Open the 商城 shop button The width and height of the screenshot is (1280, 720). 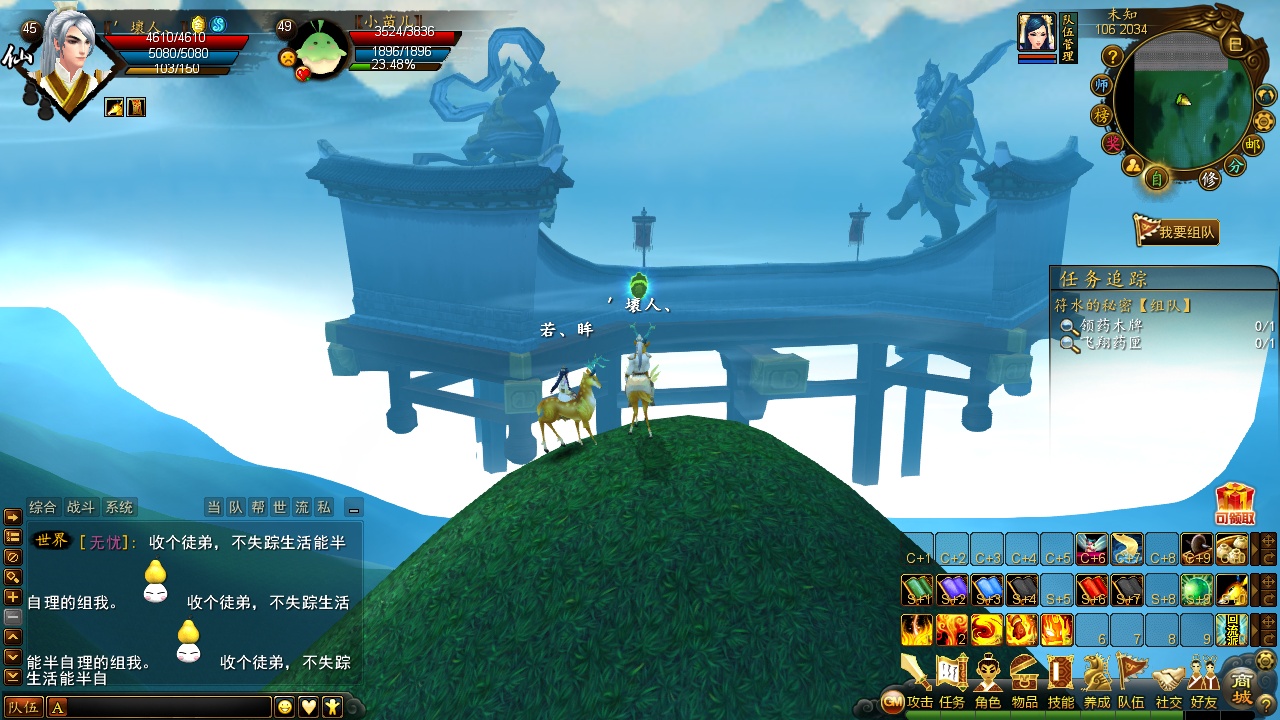coord(1241,689)
